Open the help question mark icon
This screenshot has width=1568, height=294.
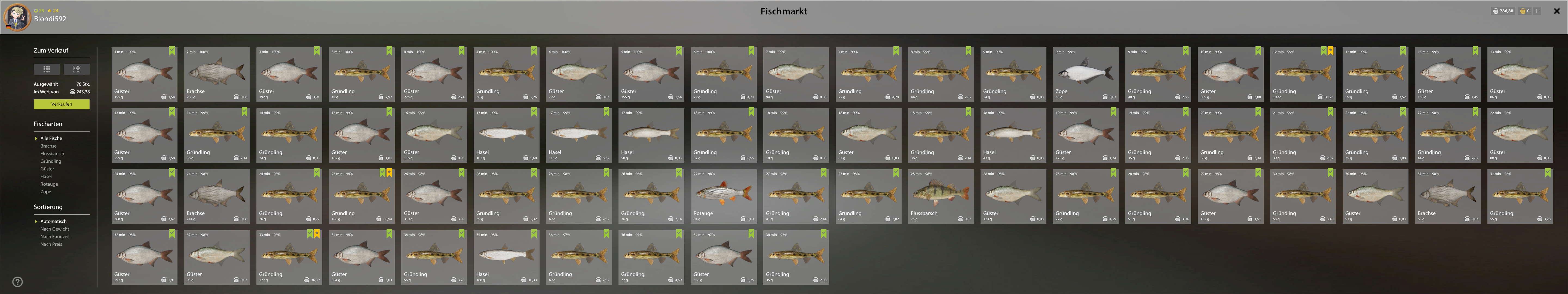(x=18, y=282)
